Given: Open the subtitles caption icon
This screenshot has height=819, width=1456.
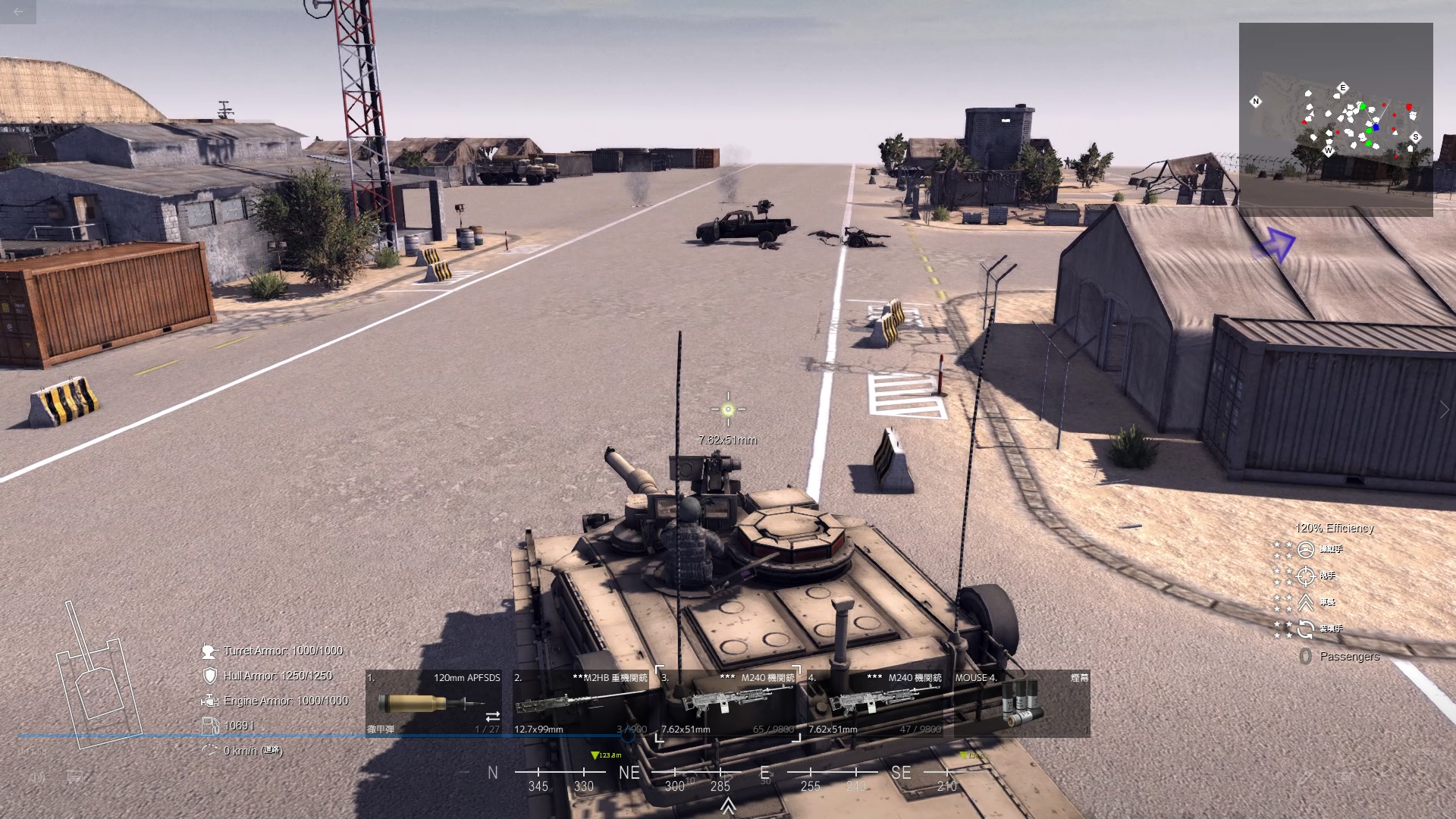Looking at the screenshot, I should pos(75,777).
